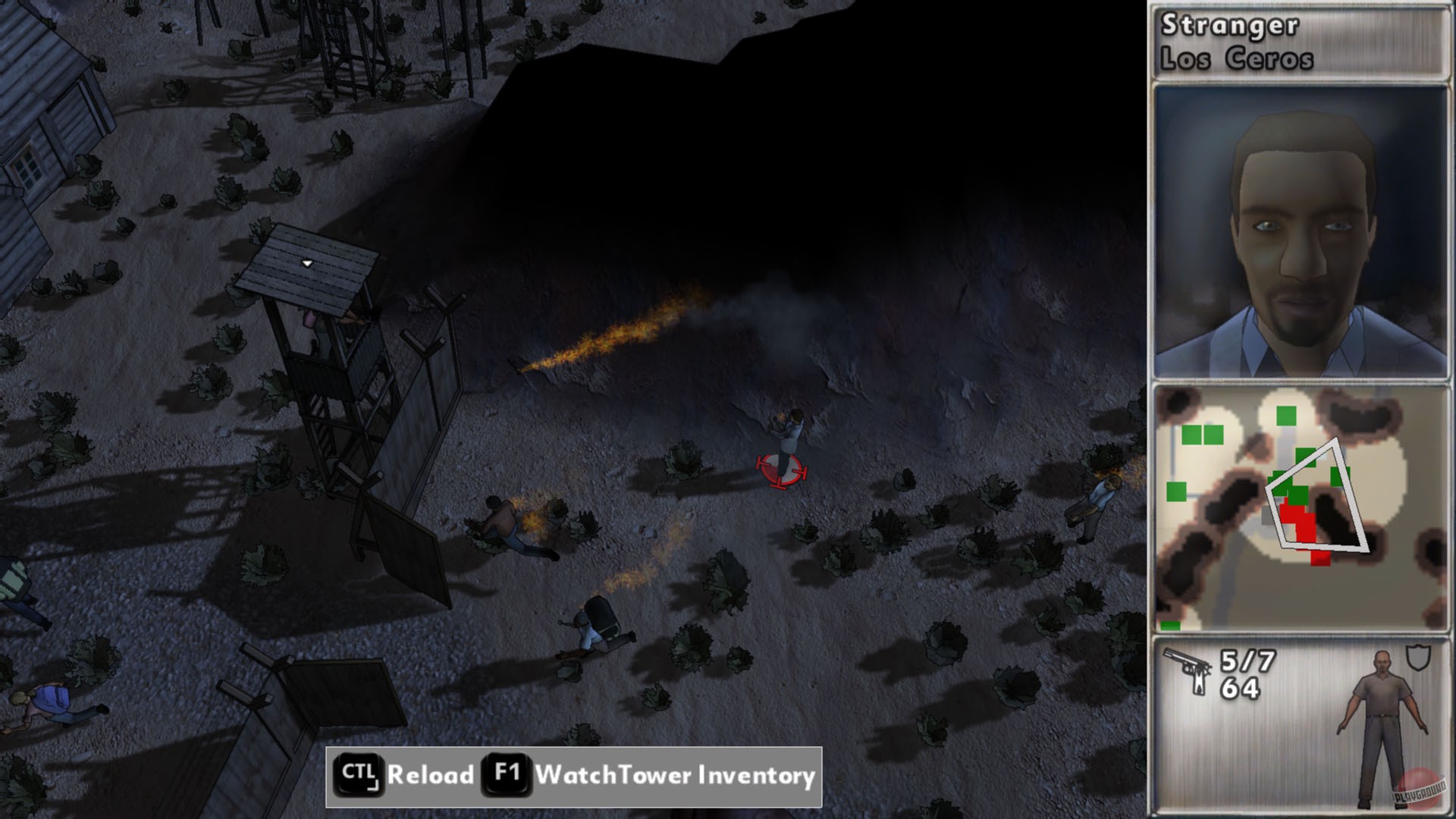Click the WatchTower Inventory label text

click(673, 776)
